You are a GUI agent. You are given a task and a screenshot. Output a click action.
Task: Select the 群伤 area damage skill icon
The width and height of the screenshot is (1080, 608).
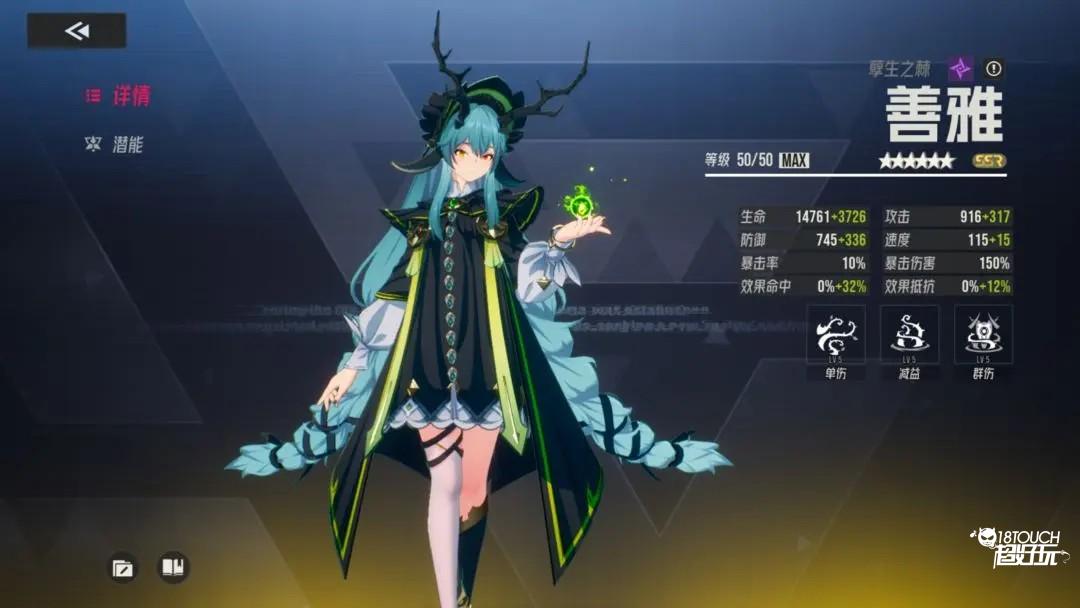pos(983,335)
